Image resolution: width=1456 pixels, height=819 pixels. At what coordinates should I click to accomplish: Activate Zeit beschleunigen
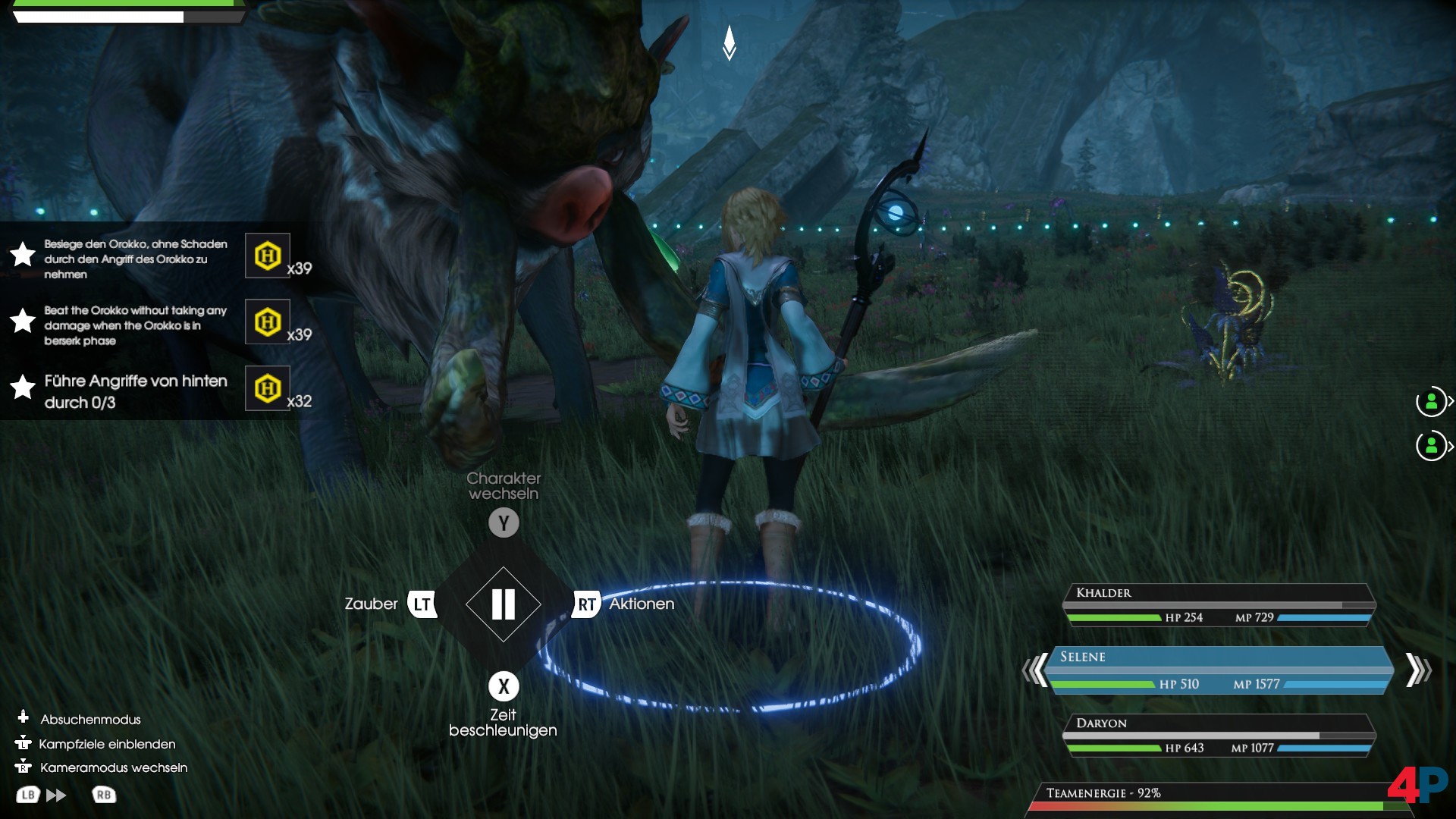pos(504,686)
